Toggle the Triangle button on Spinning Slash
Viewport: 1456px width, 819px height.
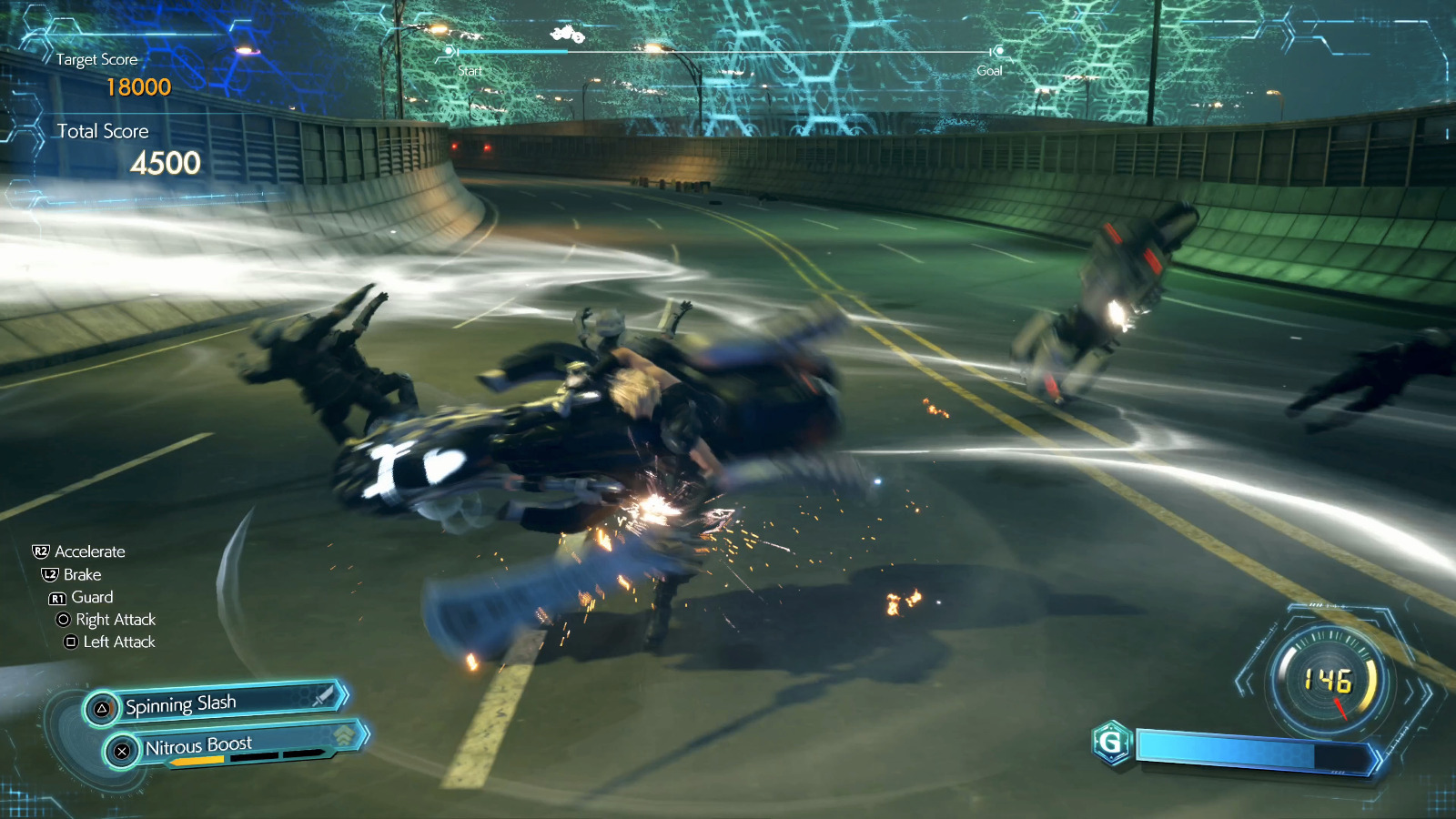click(x=102, y=707)
